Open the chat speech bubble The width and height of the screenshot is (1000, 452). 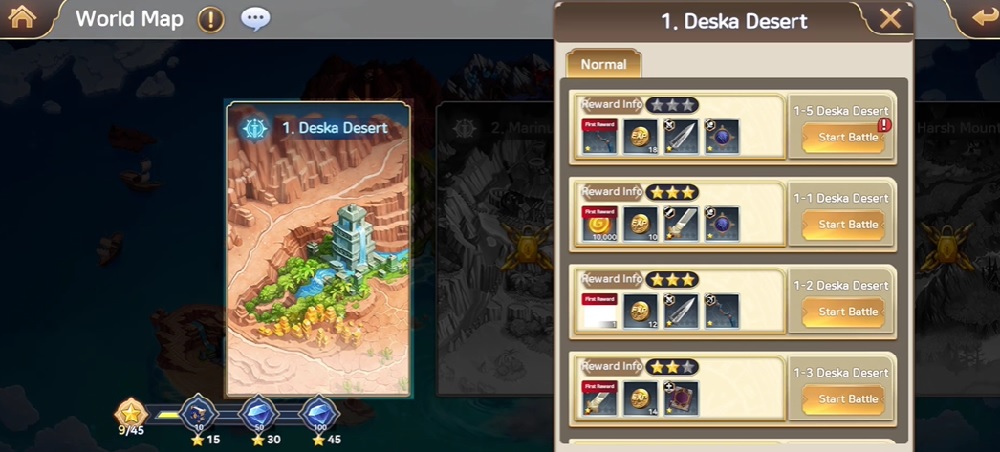coord(256,19)
